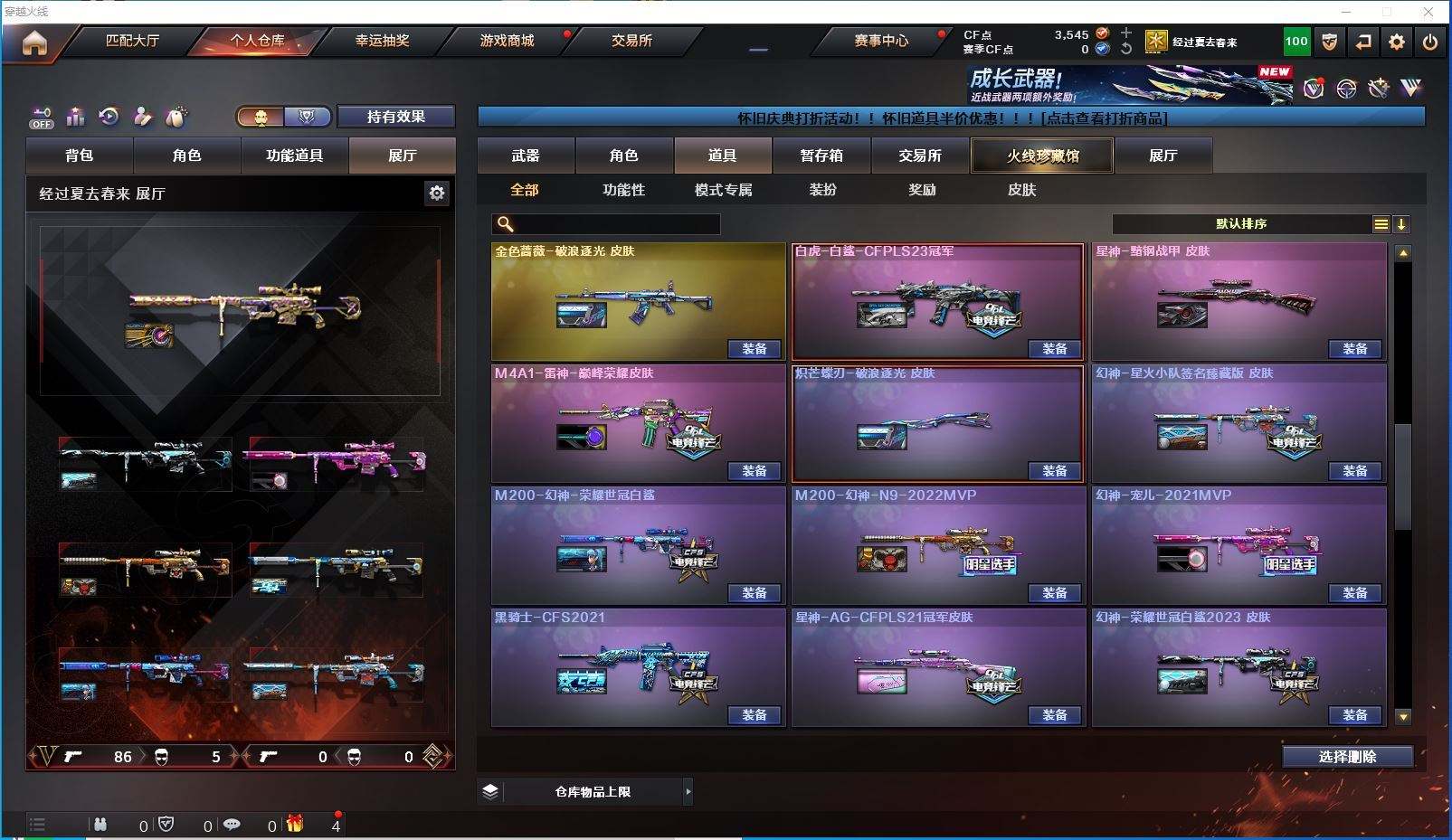Open the 幸运抽奖 lucky draw menu
Viewport: 1452px width, 840px height.
[x=382, y=41]
